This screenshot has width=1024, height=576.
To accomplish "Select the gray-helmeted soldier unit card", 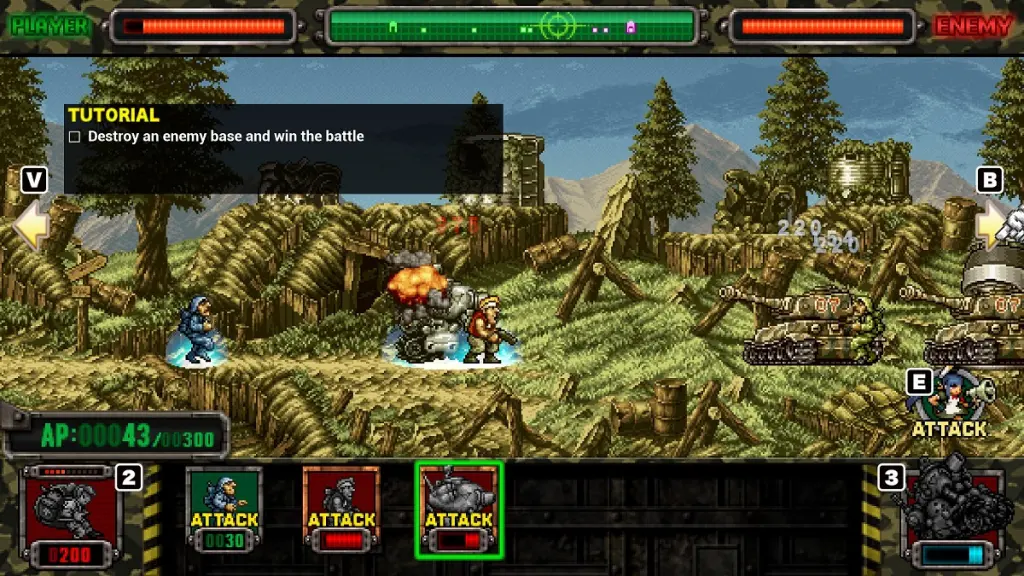I will click(x=341, y=510).
